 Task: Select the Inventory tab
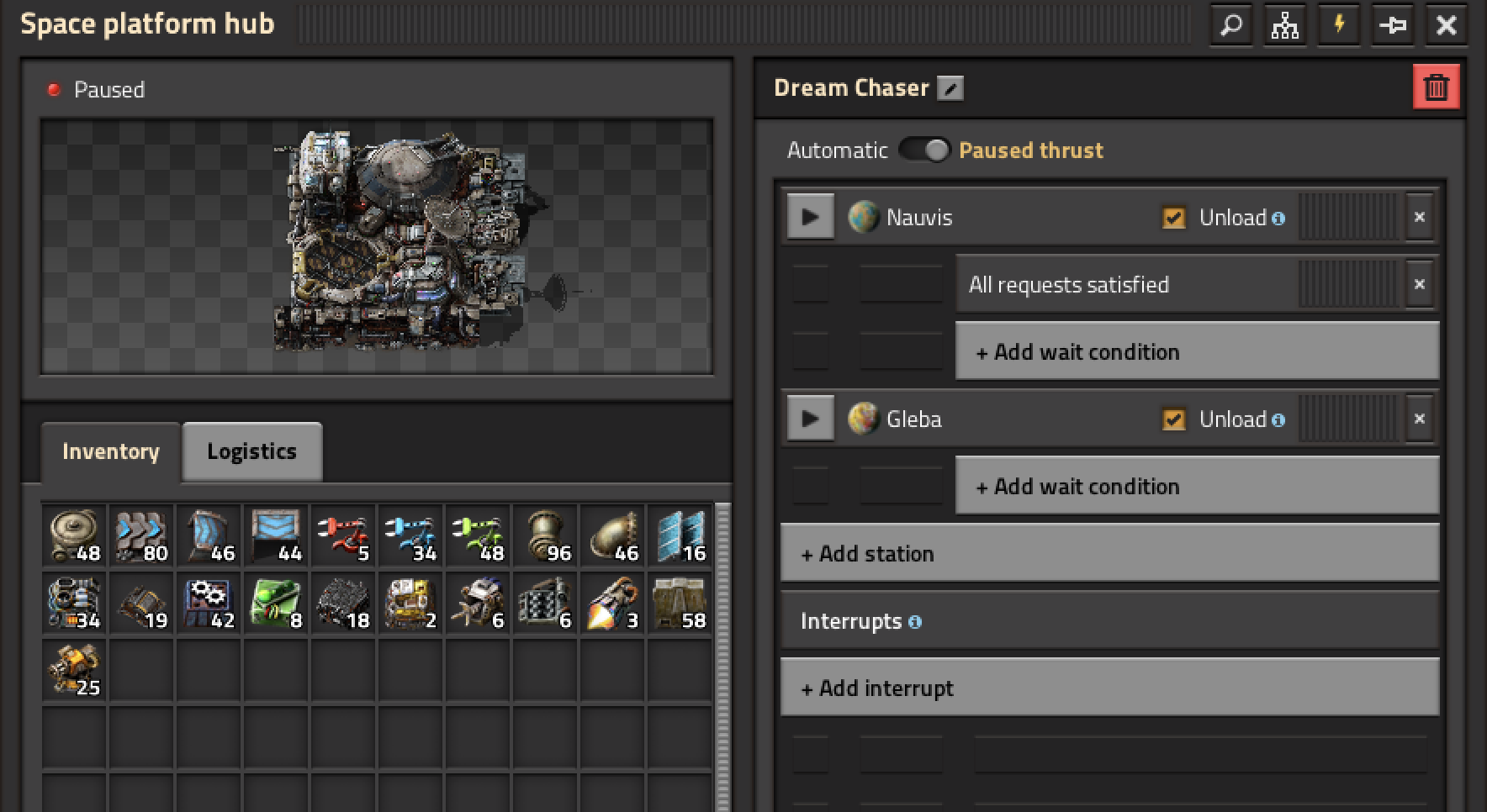pos(110,451)
